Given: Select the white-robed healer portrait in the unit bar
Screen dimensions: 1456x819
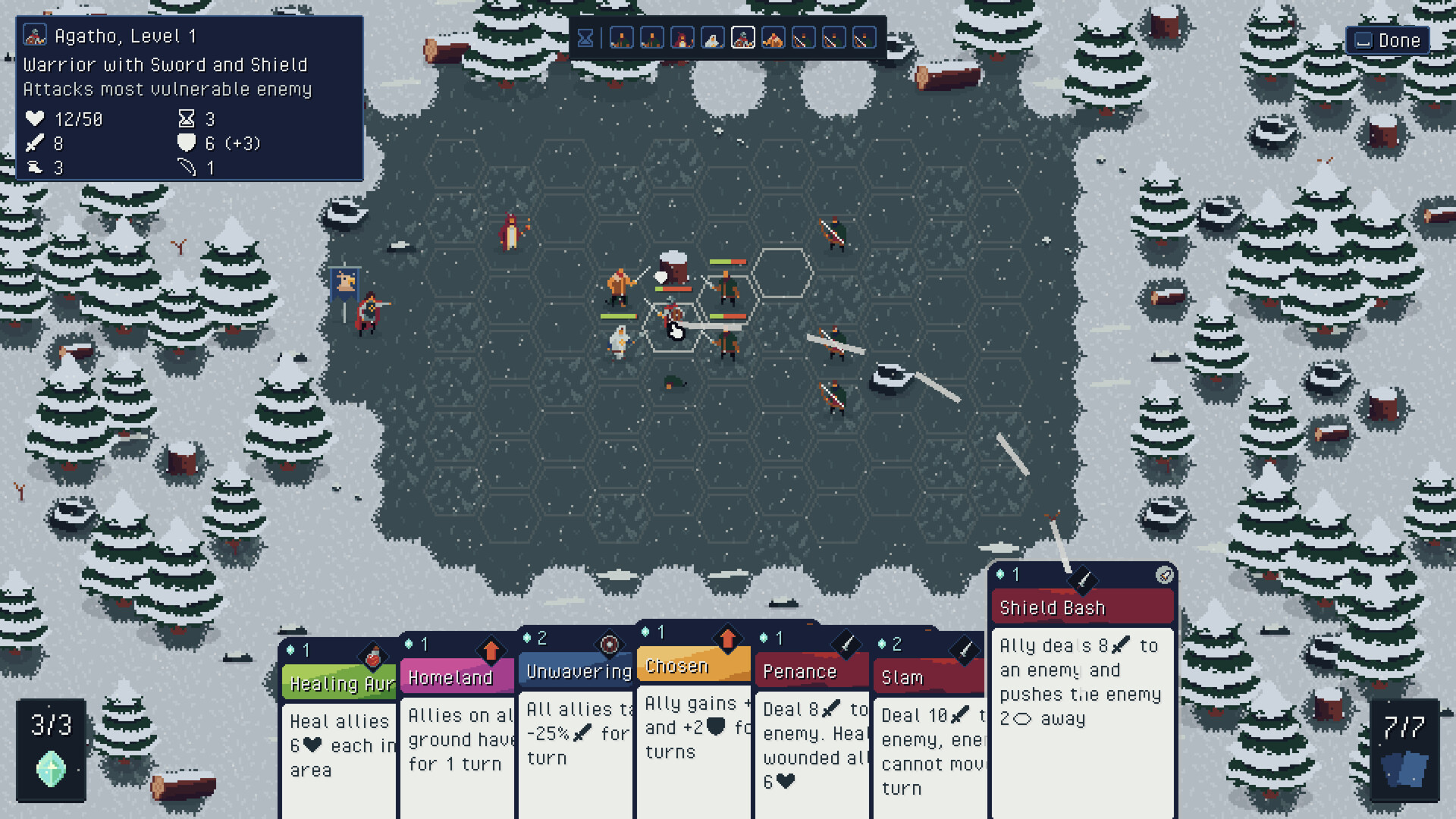Looking at the screenshot, I should coord(713,37).
